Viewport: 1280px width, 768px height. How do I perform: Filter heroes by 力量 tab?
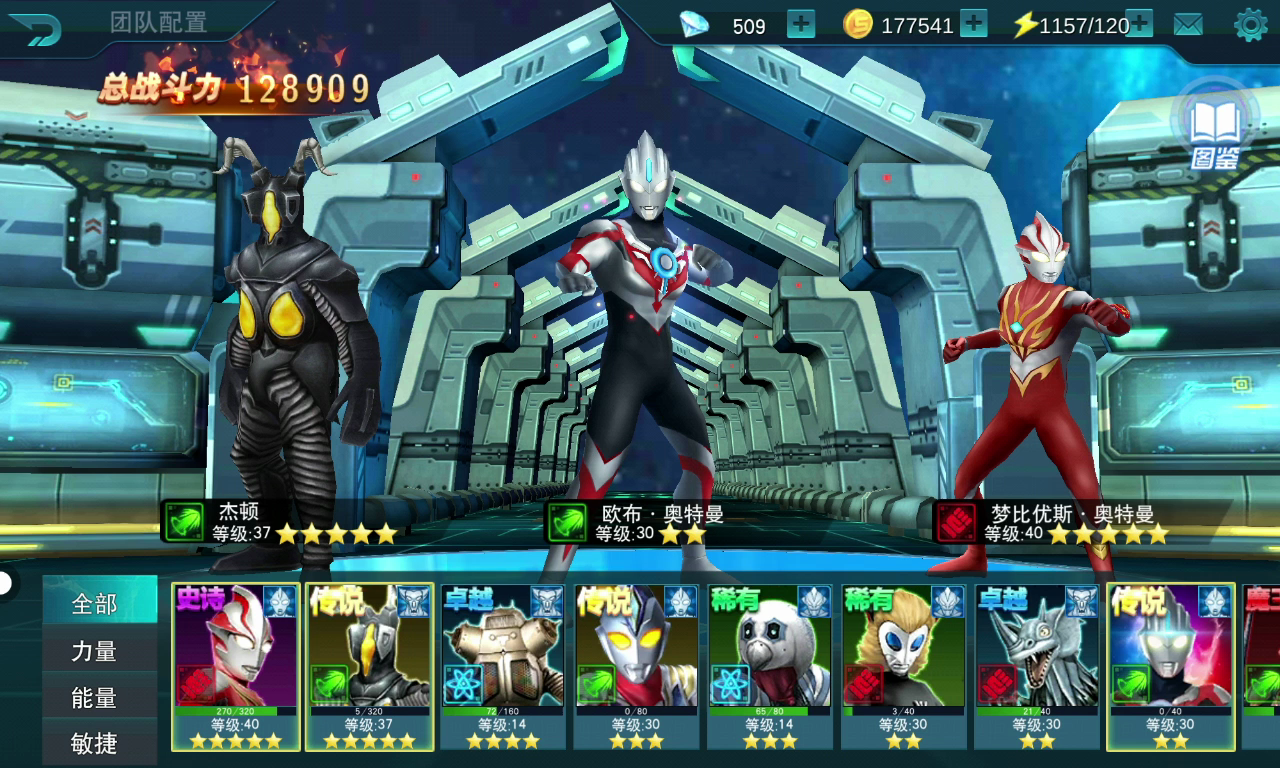coord(95,651)
